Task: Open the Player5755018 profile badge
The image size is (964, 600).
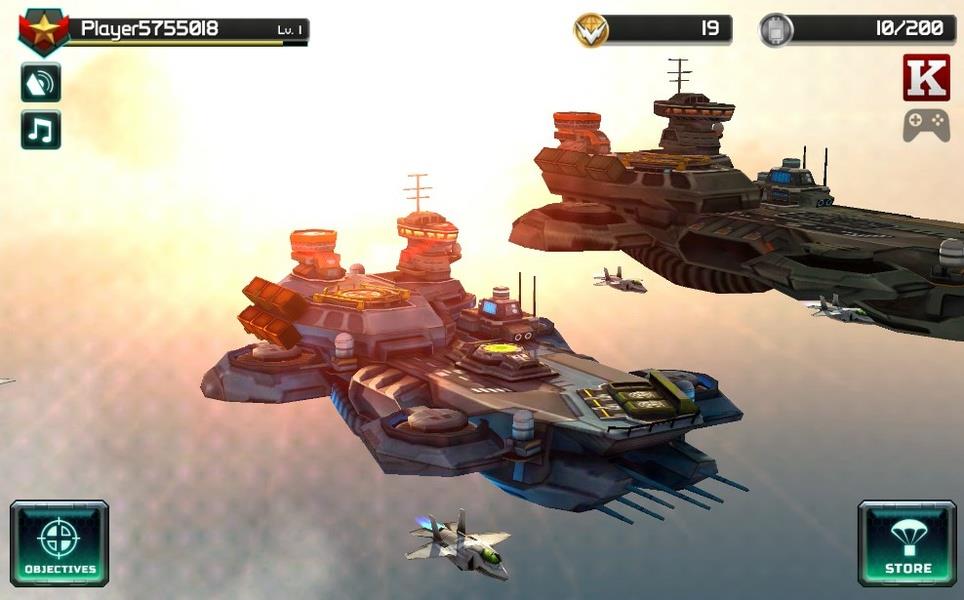Action: 43,31
